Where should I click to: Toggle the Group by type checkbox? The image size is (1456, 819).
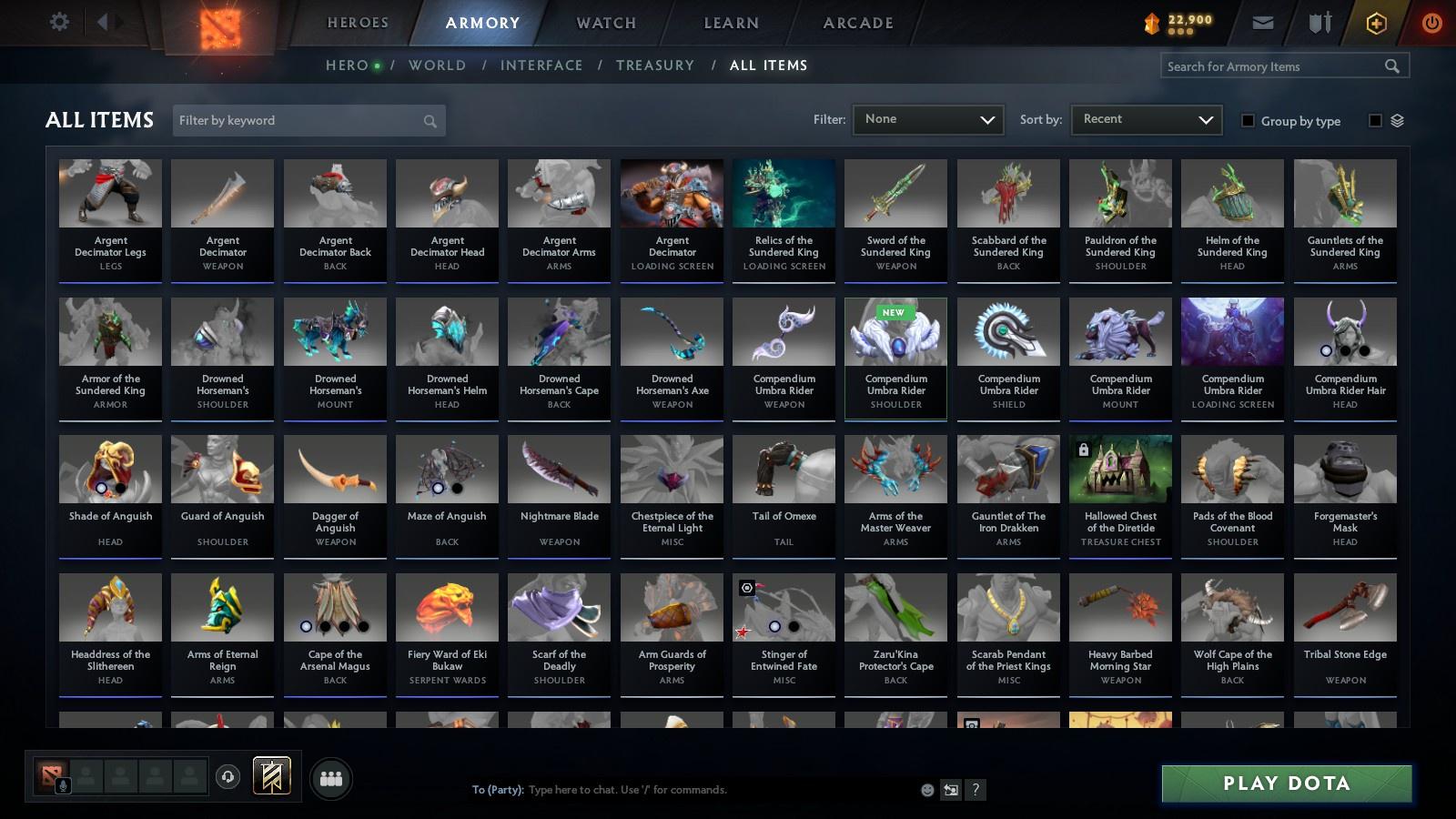[x=1250, y=120]
